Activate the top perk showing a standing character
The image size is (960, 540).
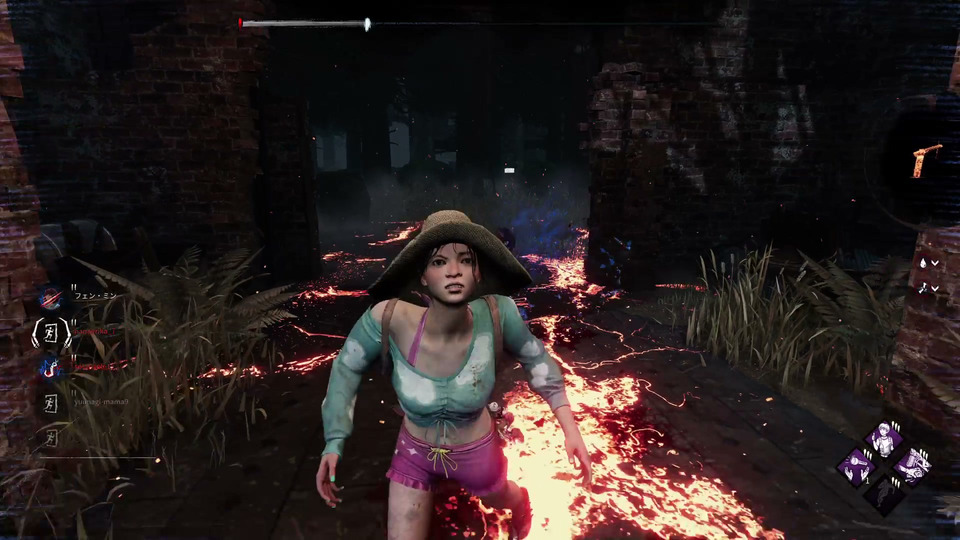click(x=884, y=438)
